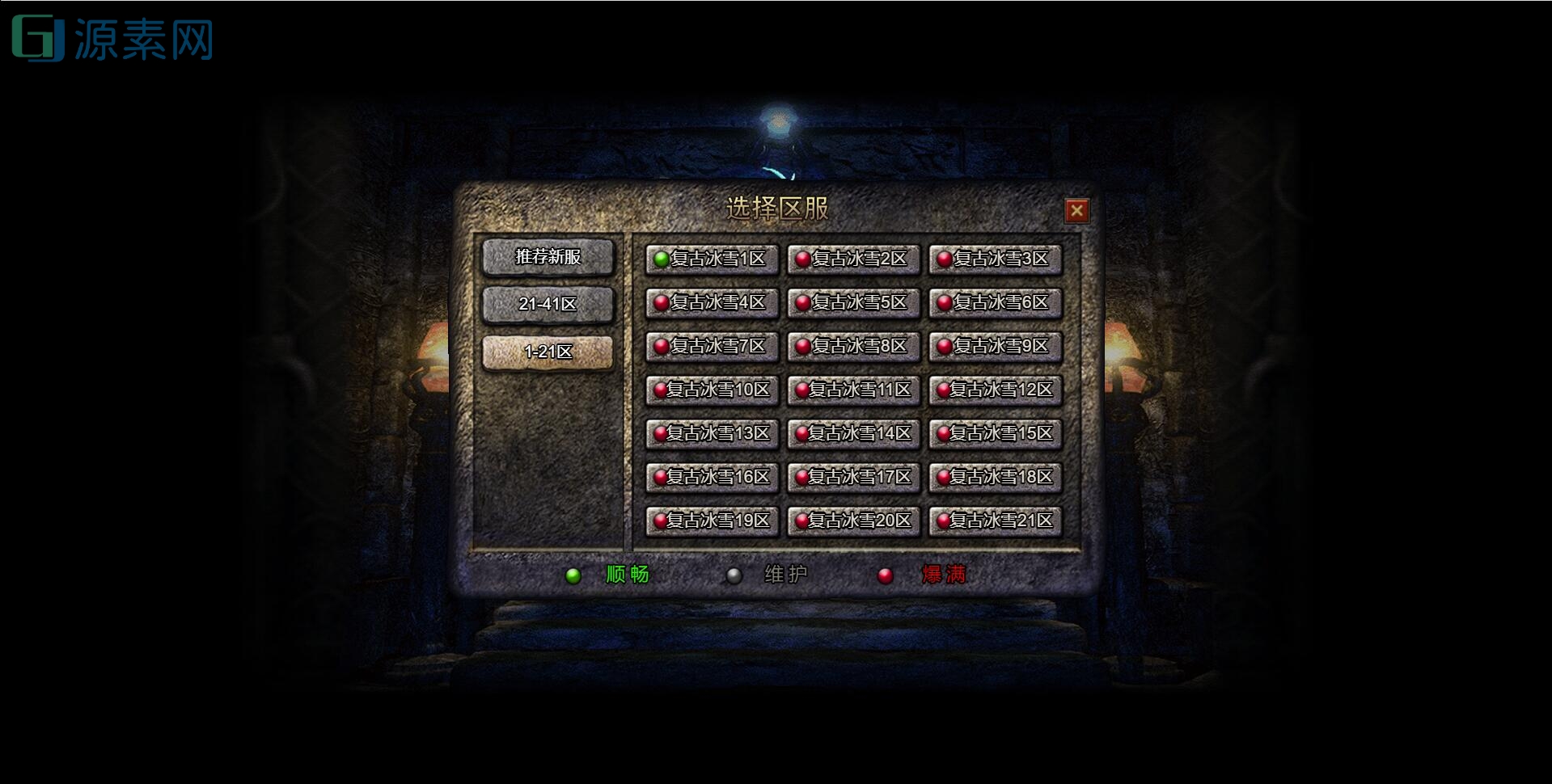Select the 1-21区 server range tab
Viewport: 1552px width, 784px height.
548,352
